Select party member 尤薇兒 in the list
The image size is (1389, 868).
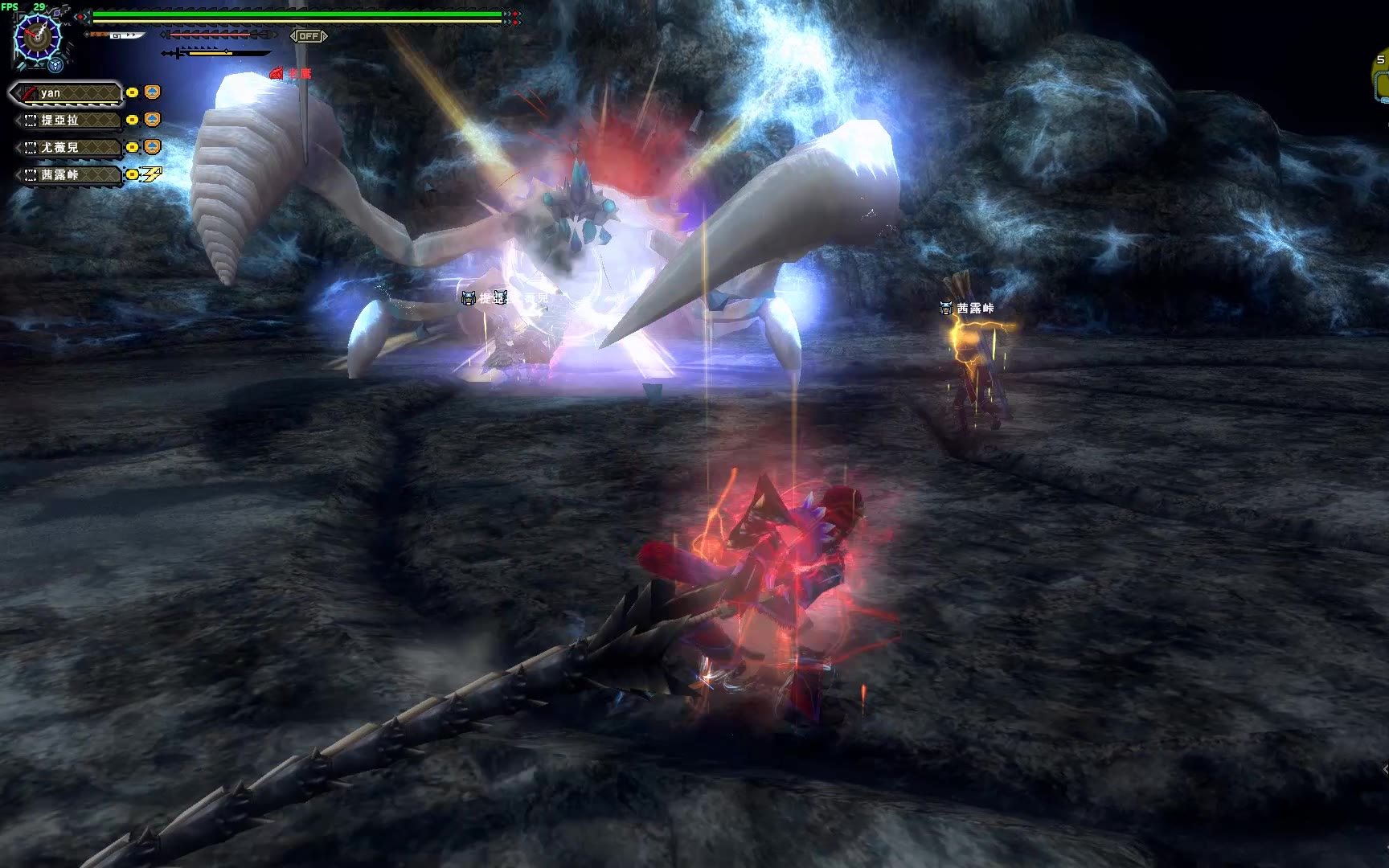pos(68,148)
